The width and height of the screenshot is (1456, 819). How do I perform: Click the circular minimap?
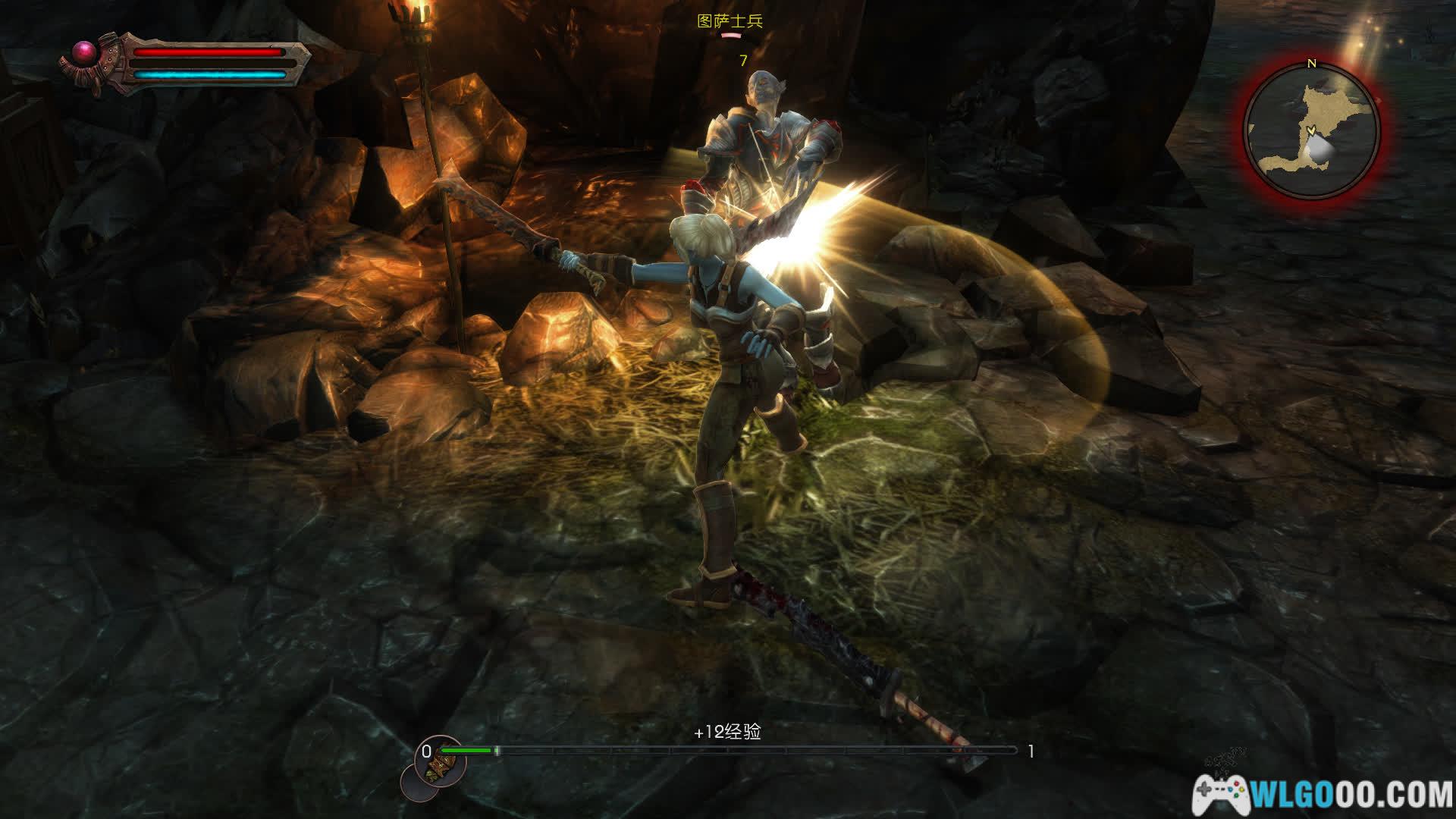pos(1312,132)
